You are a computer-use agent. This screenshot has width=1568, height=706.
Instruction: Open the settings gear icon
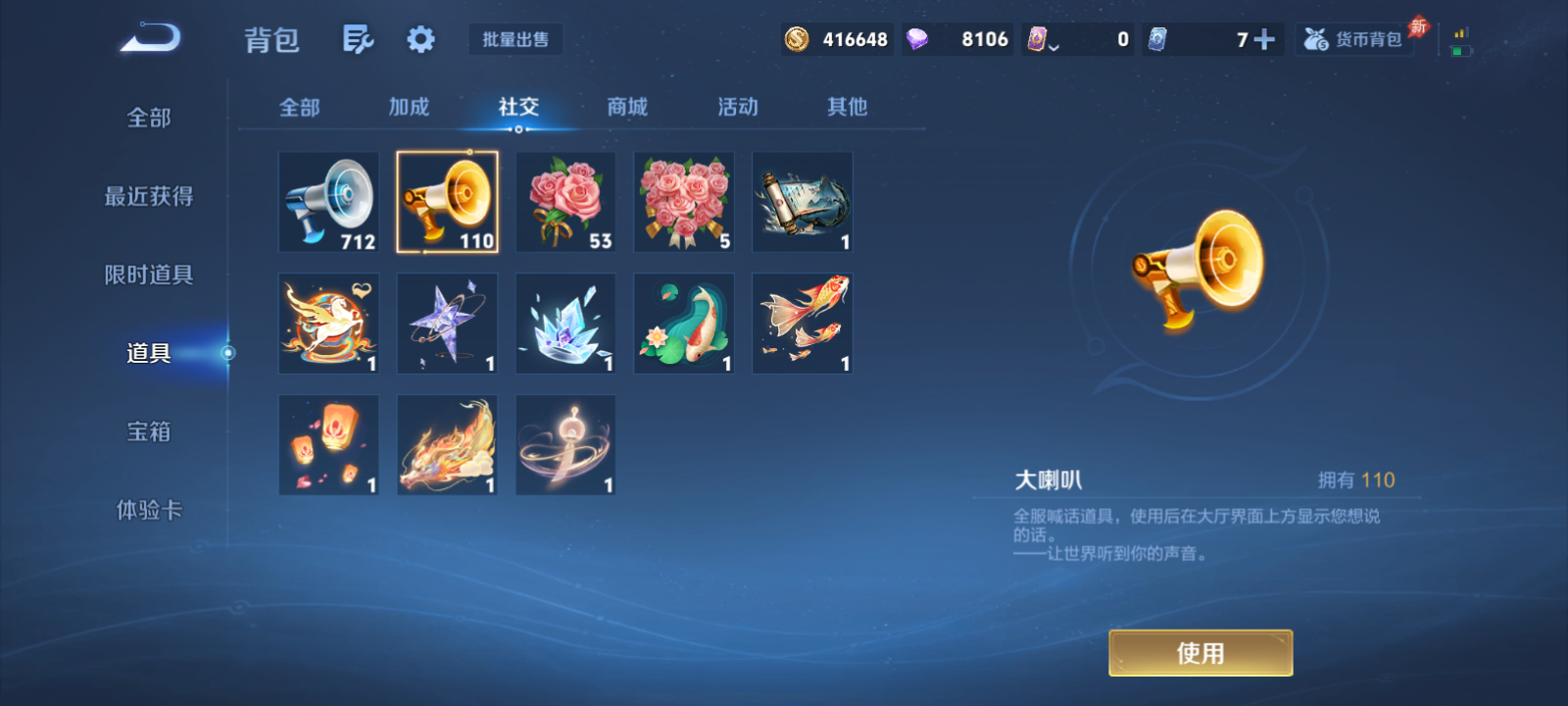pyautogui.click(x=420, y=36)
